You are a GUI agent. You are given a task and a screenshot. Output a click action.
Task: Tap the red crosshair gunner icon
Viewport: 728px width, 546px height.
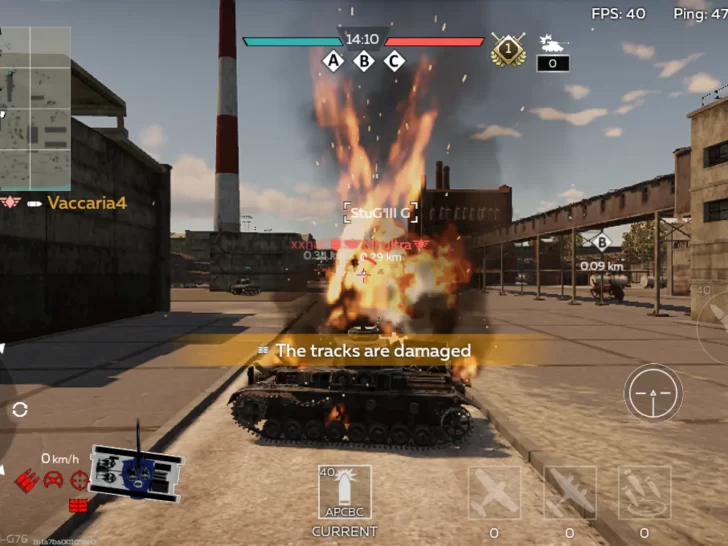point(80,479)
